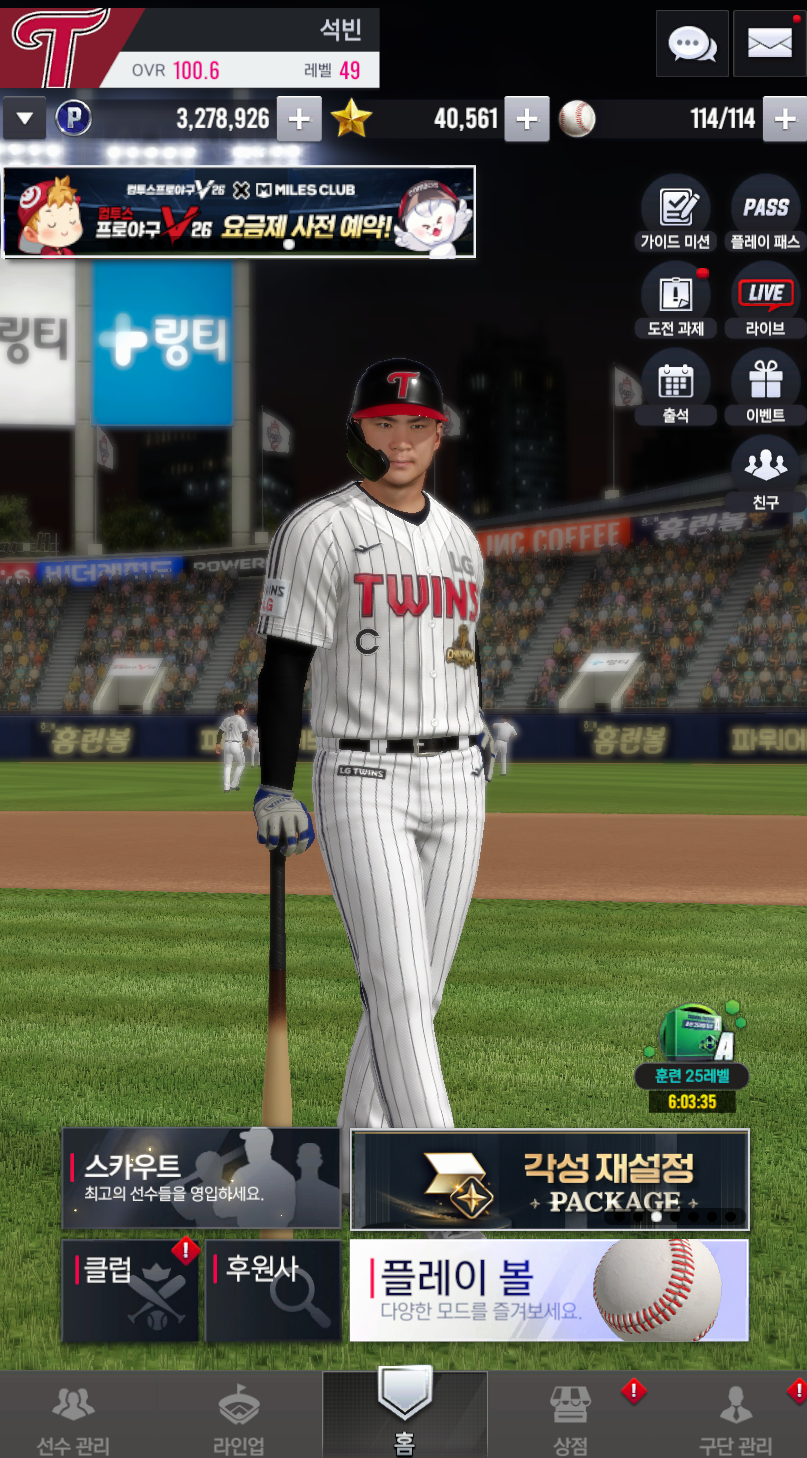Open 도전 과제 challenges
The height and width of the screenshot is (1458, 807).
click(675, 301)
